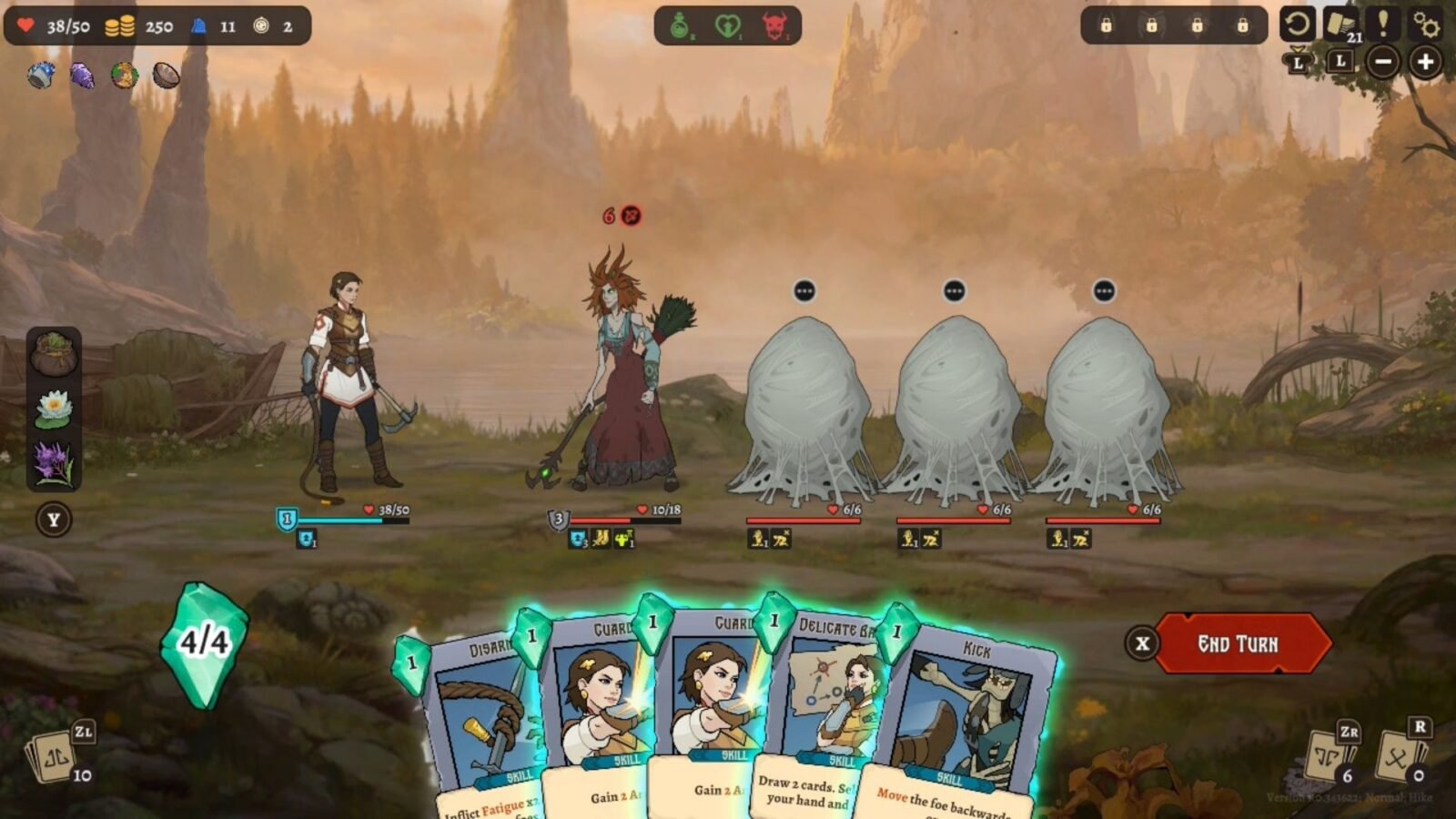The width and height of the screenshot is (1456, 819).
Task: Inspect the purple crystal relic
Action: tap(82, 76)
